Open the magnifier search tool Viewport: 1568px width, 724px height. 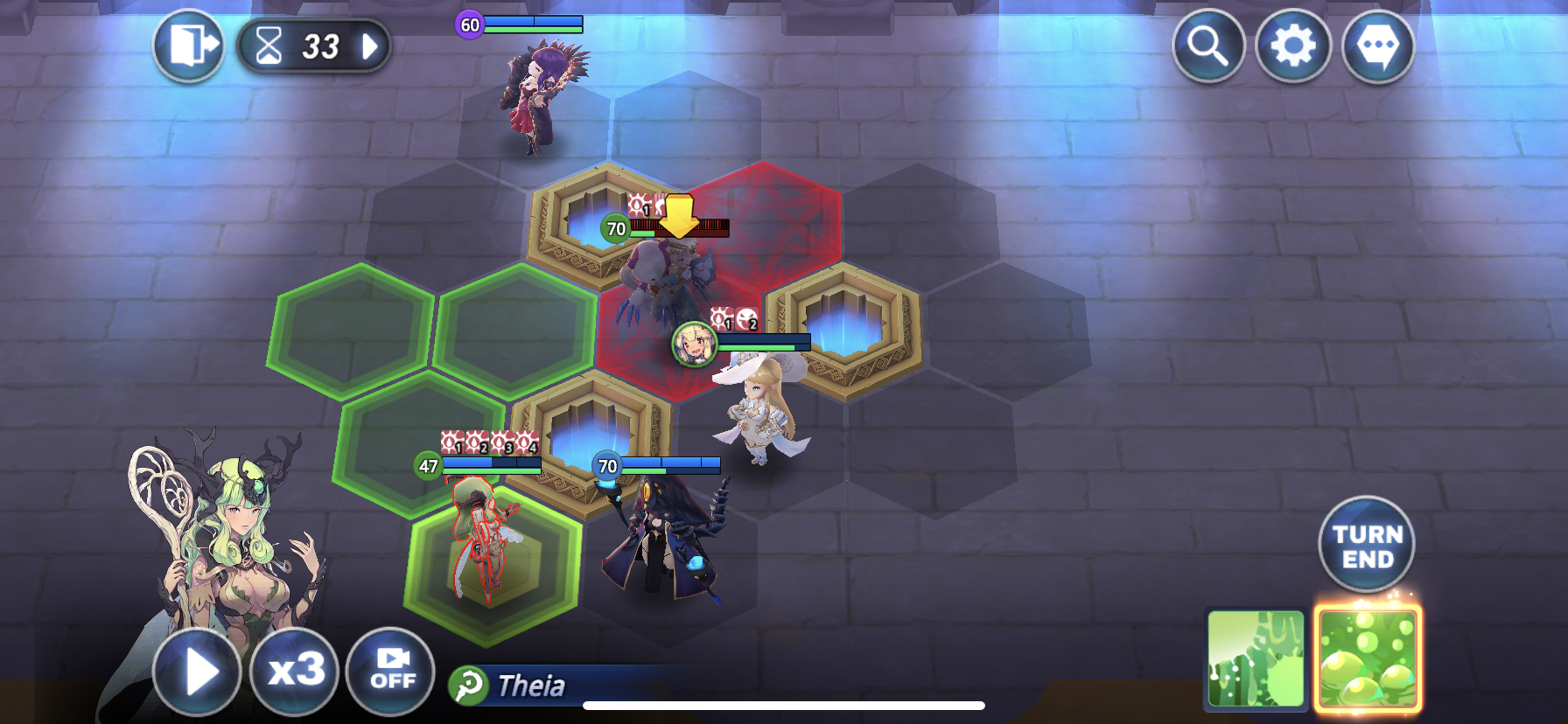[1210, 47]
